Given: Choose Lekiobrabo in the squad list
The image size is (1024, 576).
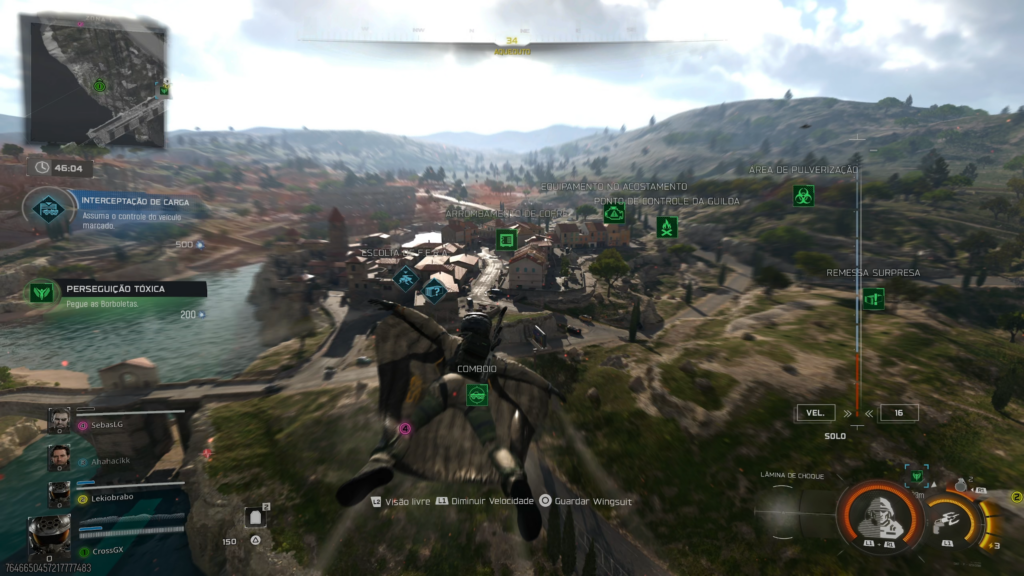Looking at the screenshot, I should click(59, 493).
